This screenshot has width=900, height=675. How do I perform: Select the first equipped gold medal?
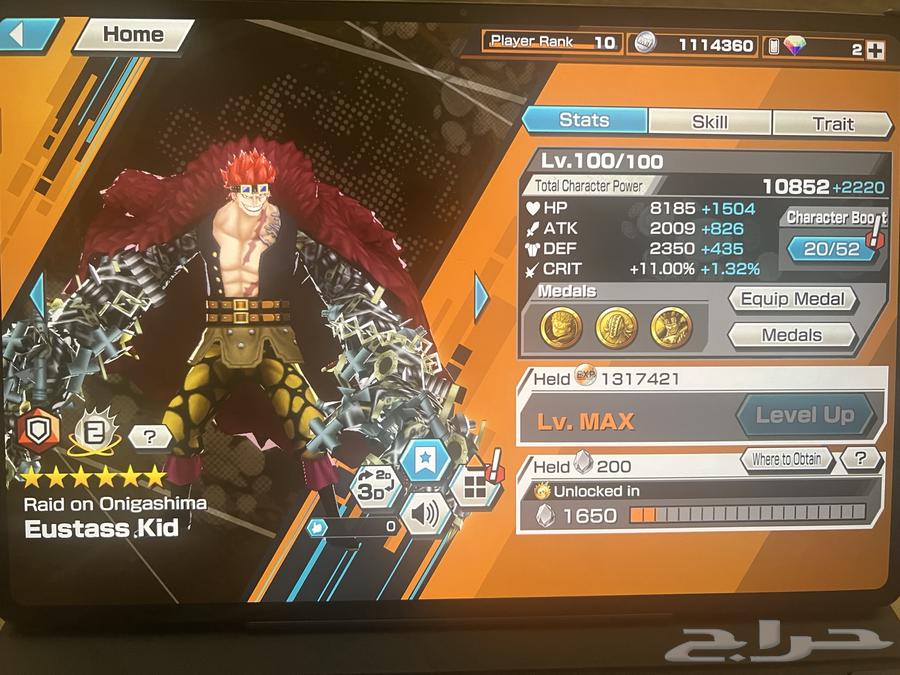click(561, 327)
